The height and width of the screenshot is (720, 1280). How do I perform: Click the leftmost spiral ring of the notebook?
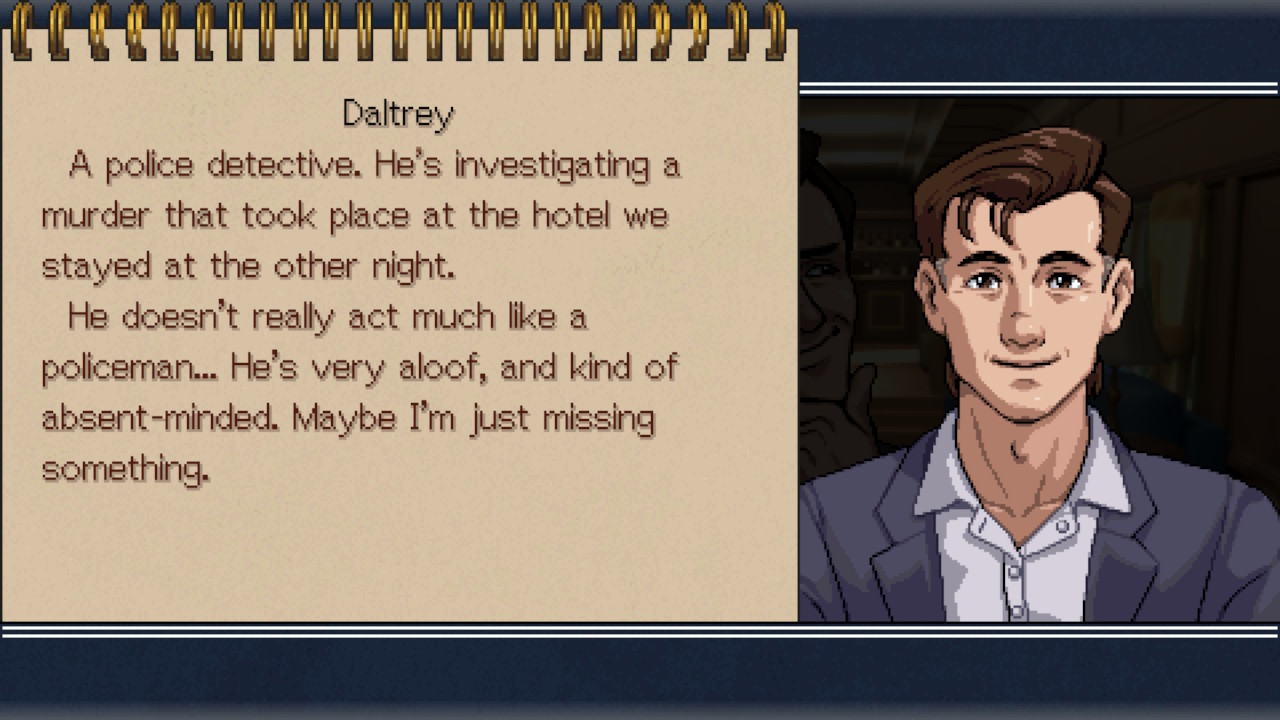tap(22, 30)
